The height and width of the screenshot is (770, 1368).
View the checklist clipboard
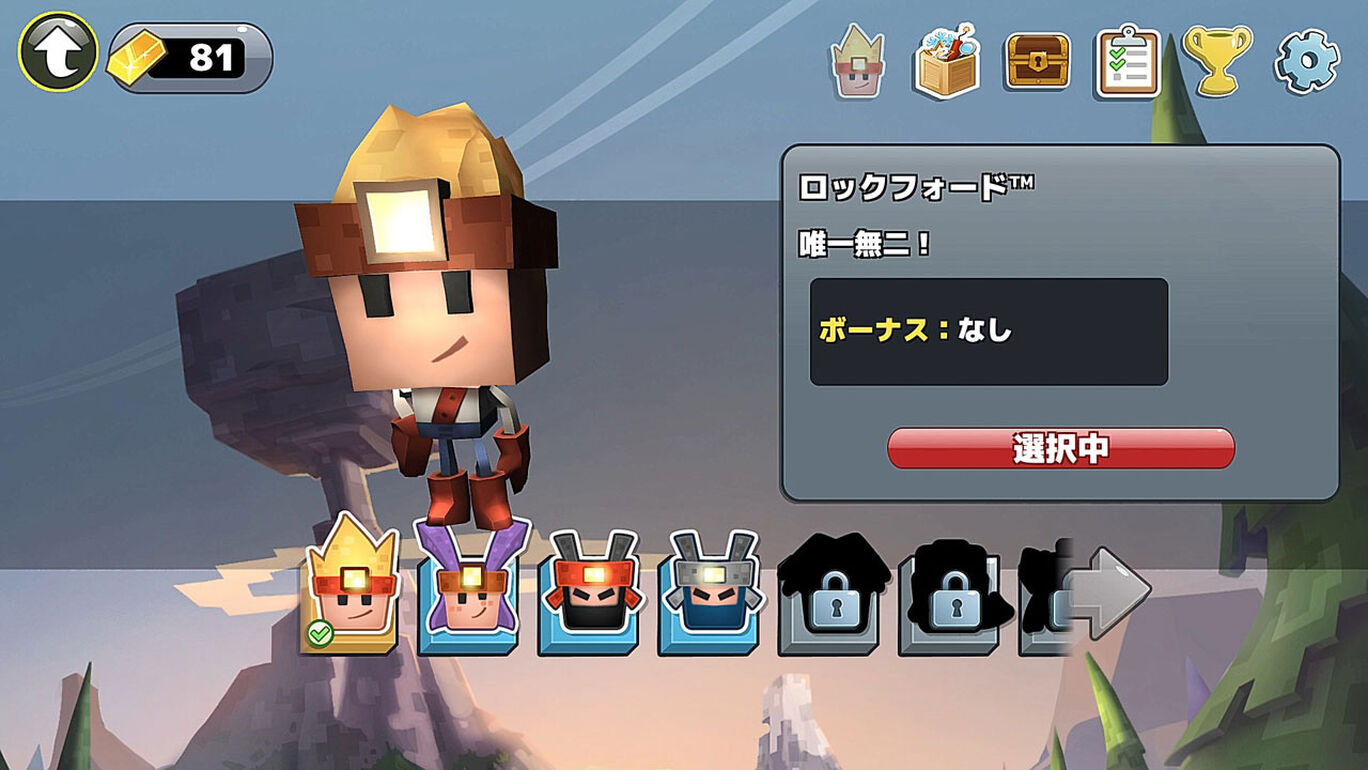pyautogui.click(x=1127, y=61)
